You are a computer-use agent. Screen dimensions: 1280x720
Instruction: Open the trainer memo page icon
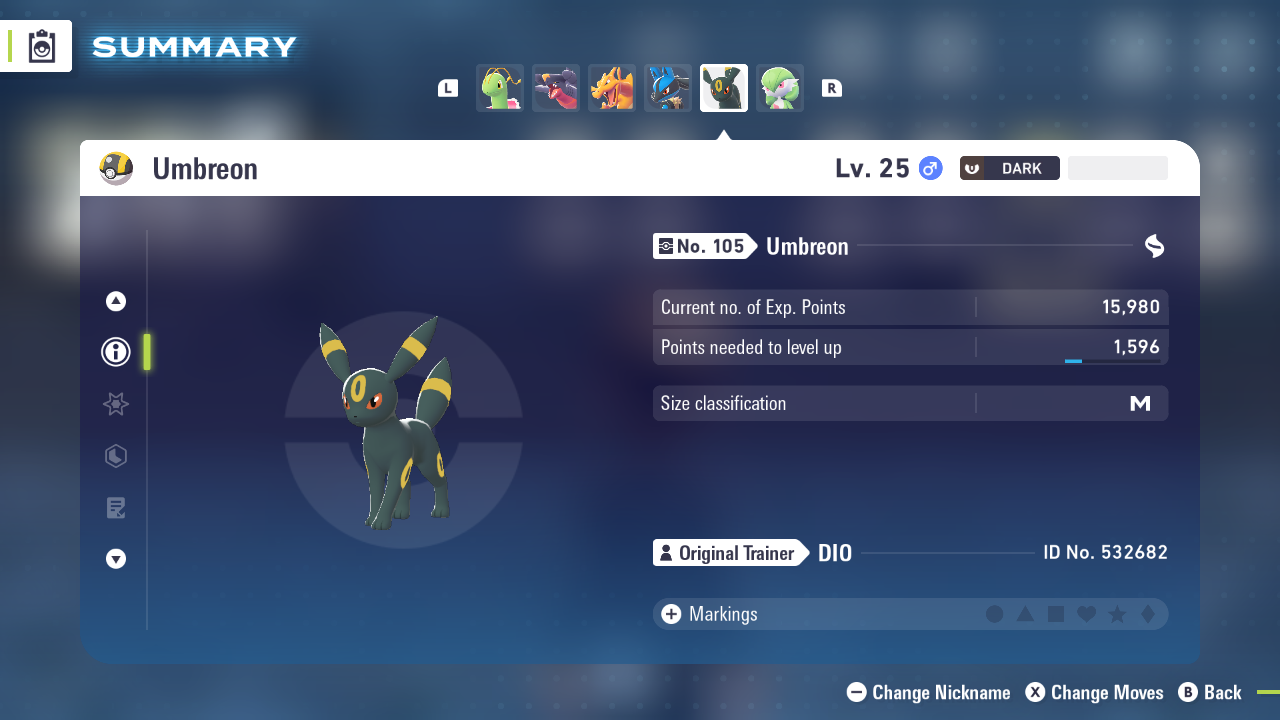[115, 508]
